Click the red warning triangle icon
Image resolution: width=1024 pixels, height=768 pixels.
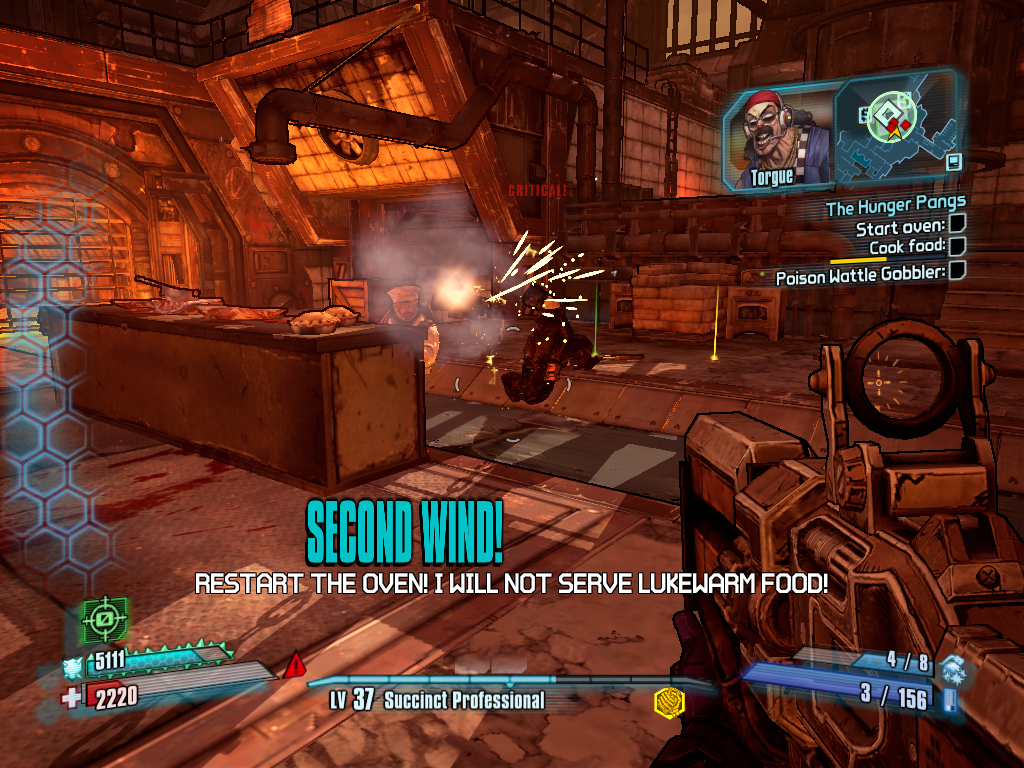click(295, 666)
